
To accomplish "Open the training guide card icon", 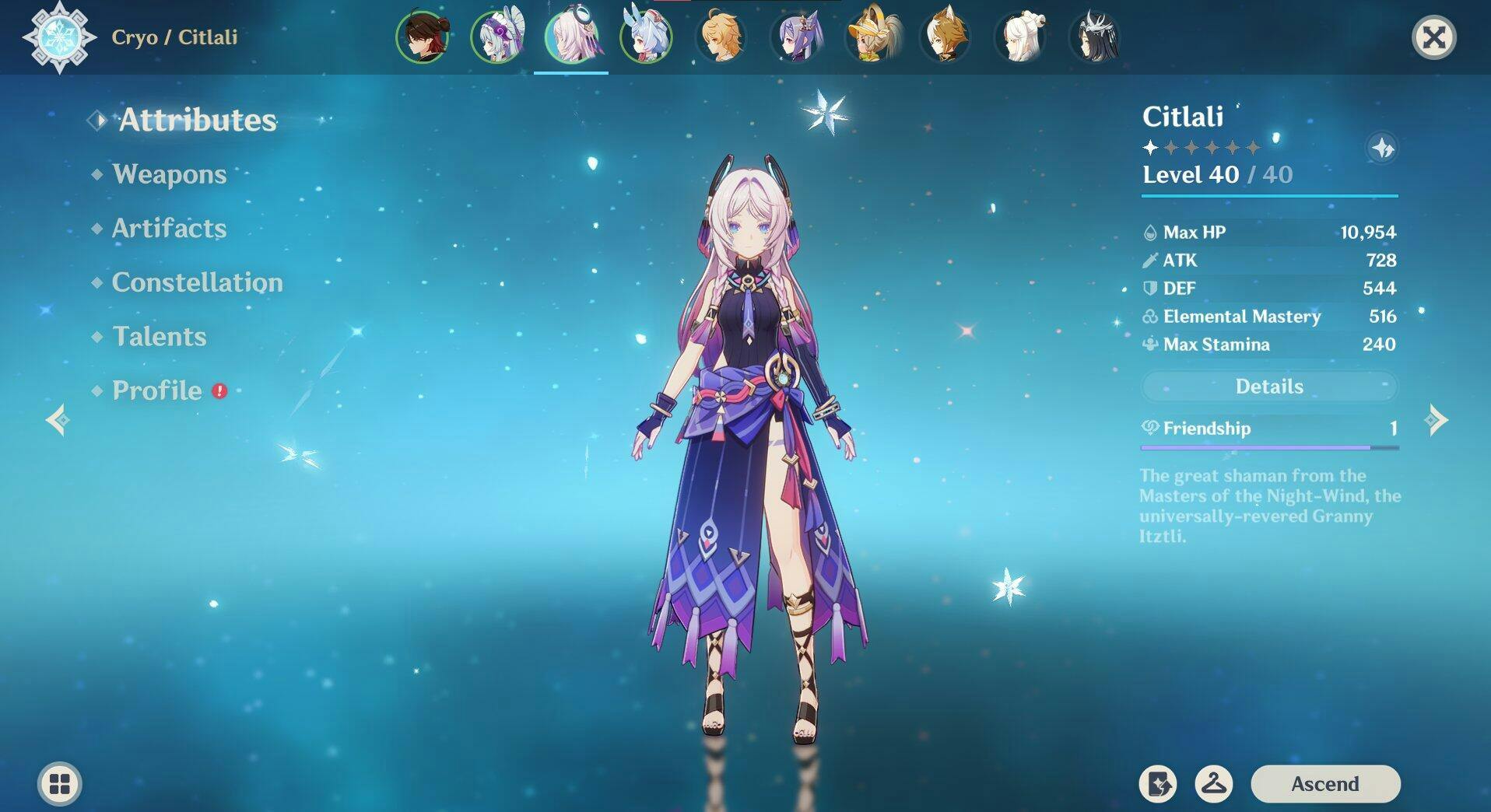I will [1158, 783].
